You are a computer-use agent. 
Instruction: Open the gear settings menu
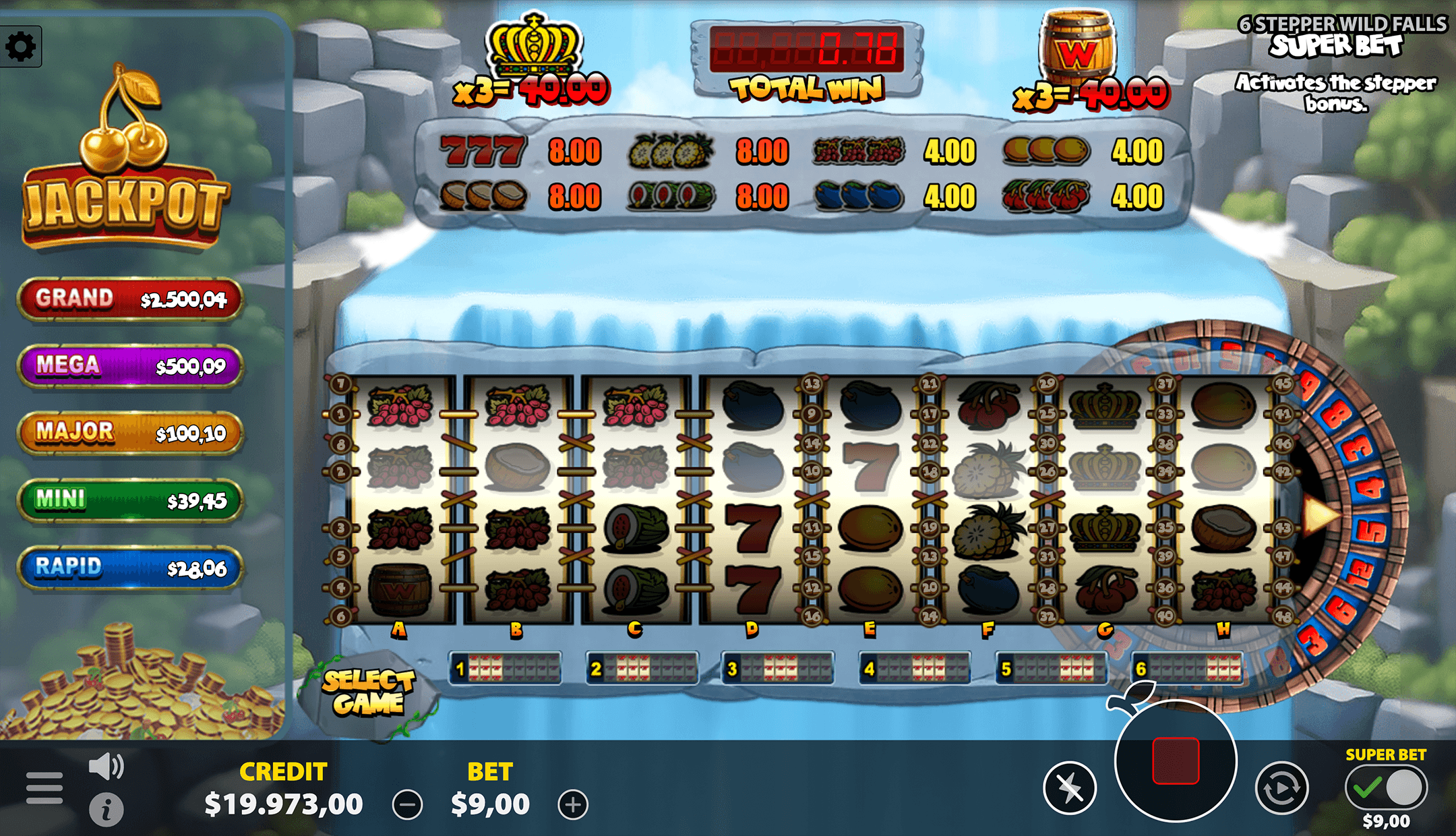click(20, 47)
